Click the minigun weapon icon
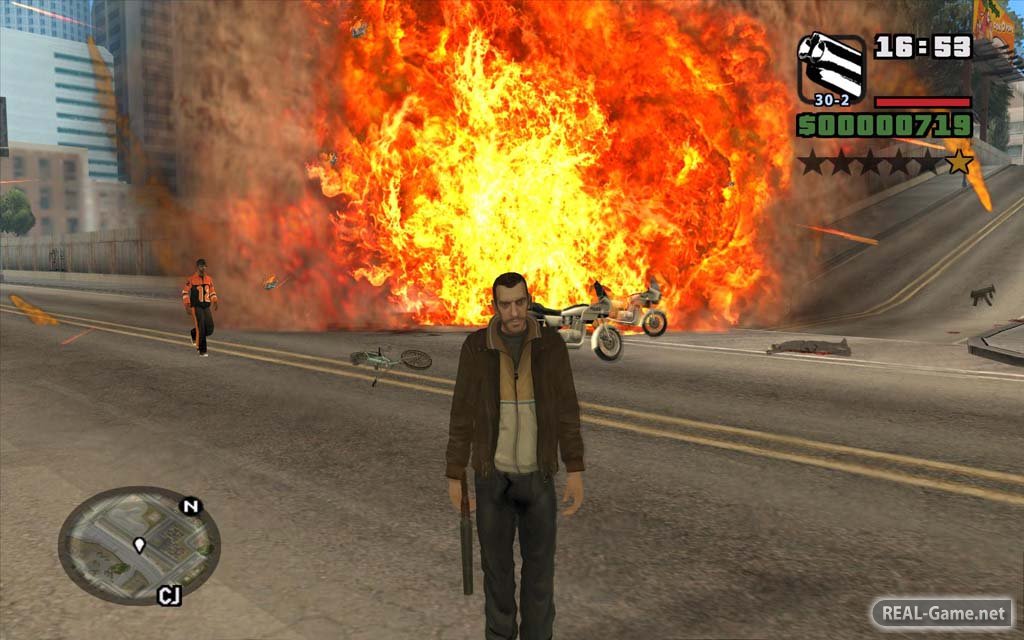This screenshot has width=1024, height=640. coord(831,65)
